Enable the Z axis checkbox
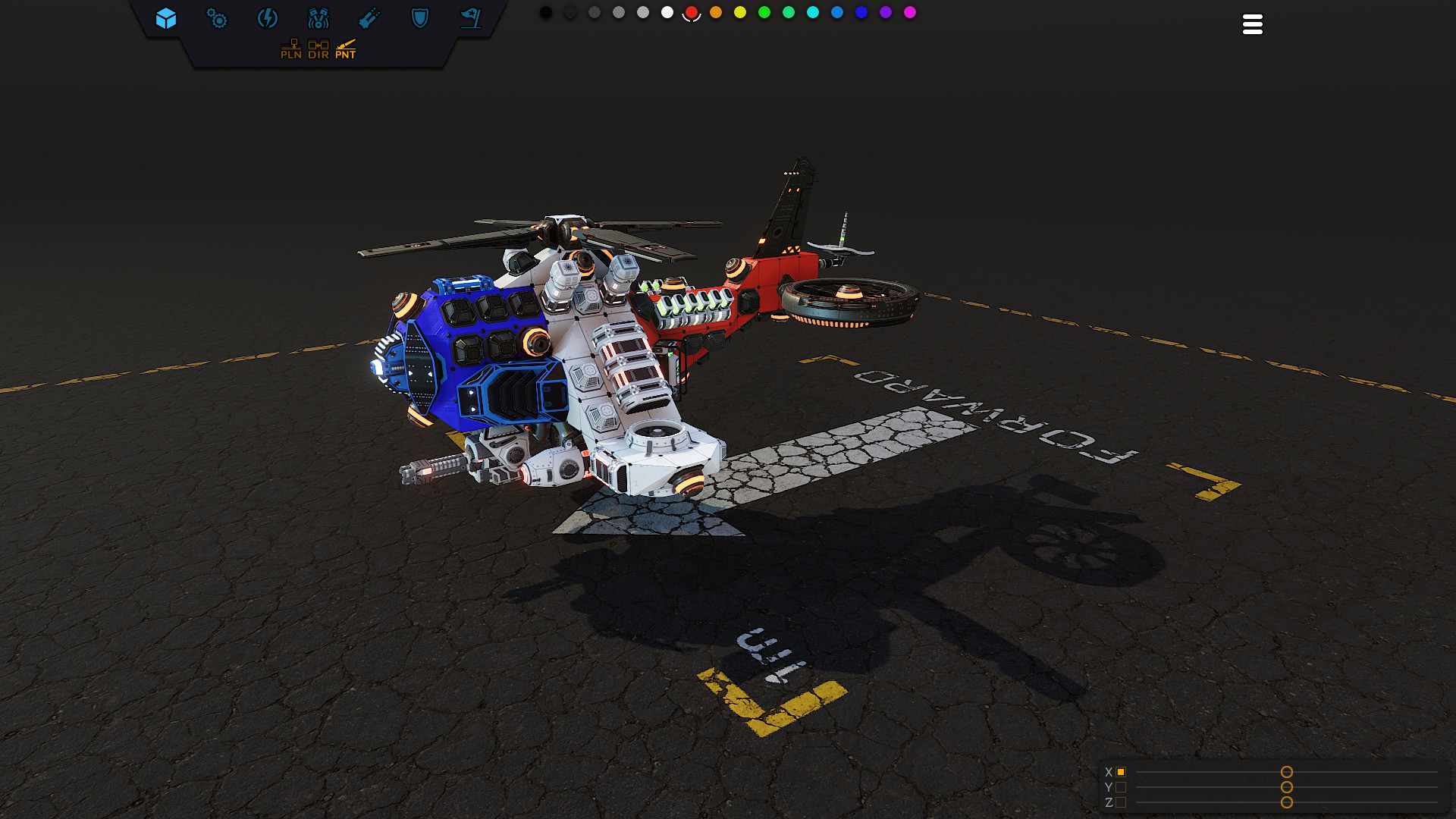This screenshot has width=1456, height=819. click(1121, 802)
